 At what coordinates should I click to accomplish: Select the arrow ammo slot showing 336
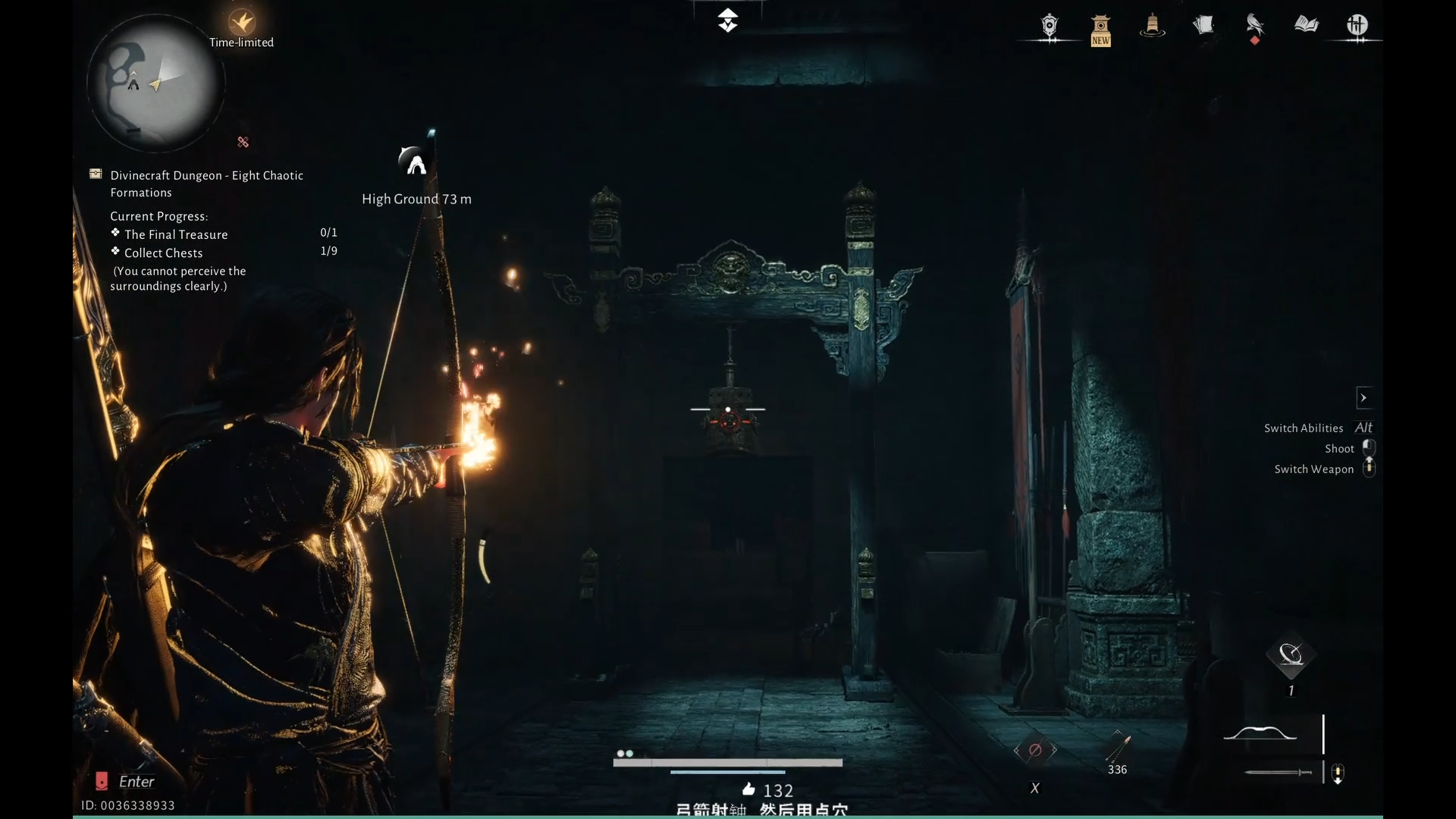[x=1117, y=748]
